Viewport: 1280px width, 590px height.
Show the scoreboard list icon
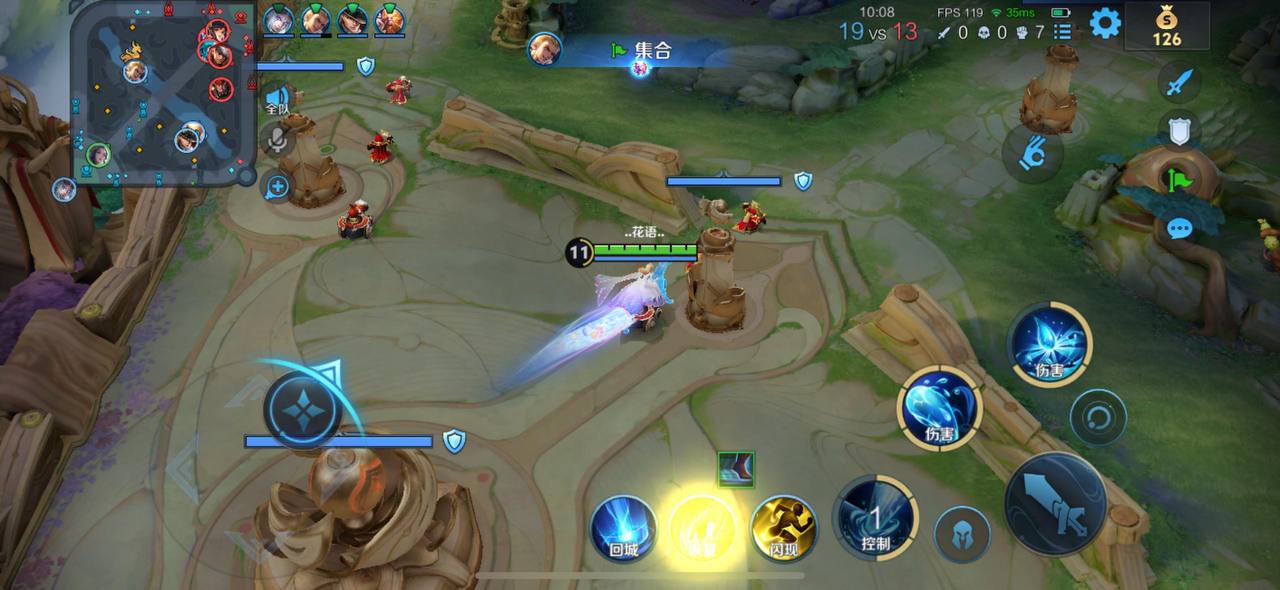point(1063,32)
